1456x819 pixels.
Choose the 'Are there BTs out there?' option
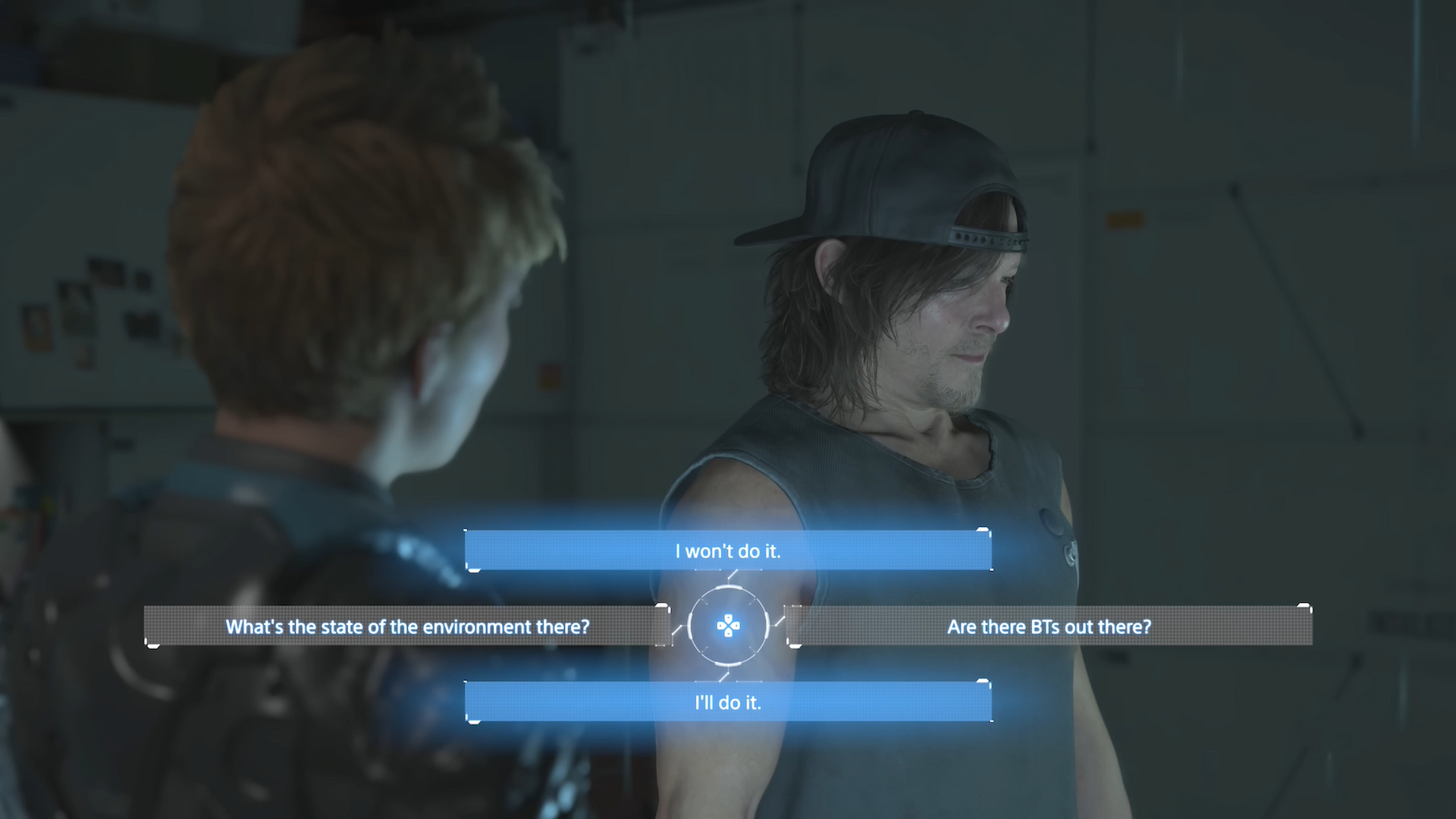1050,627
